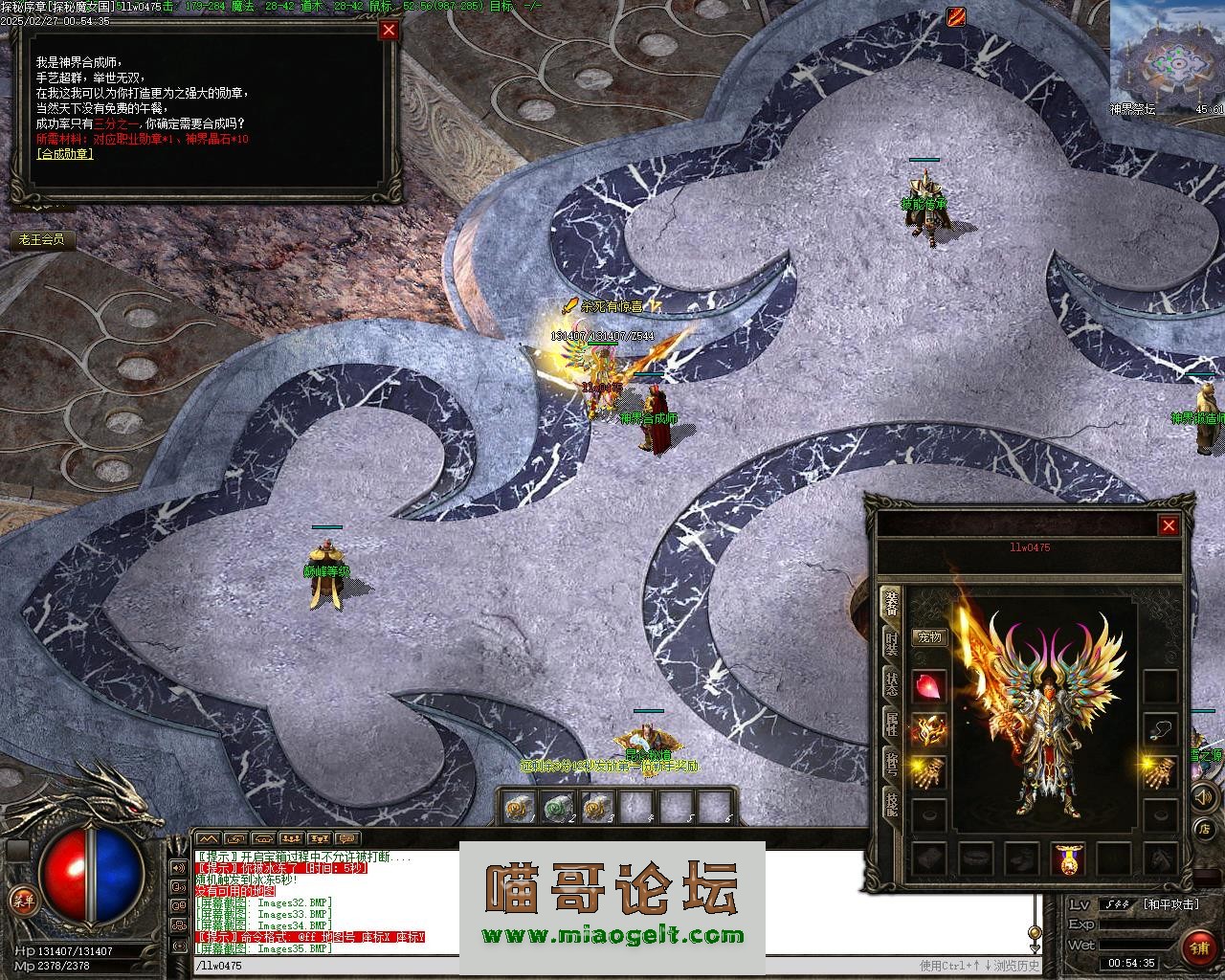Open the 状态 status tab
The image size is (1225, 980).
pos(891,683)
